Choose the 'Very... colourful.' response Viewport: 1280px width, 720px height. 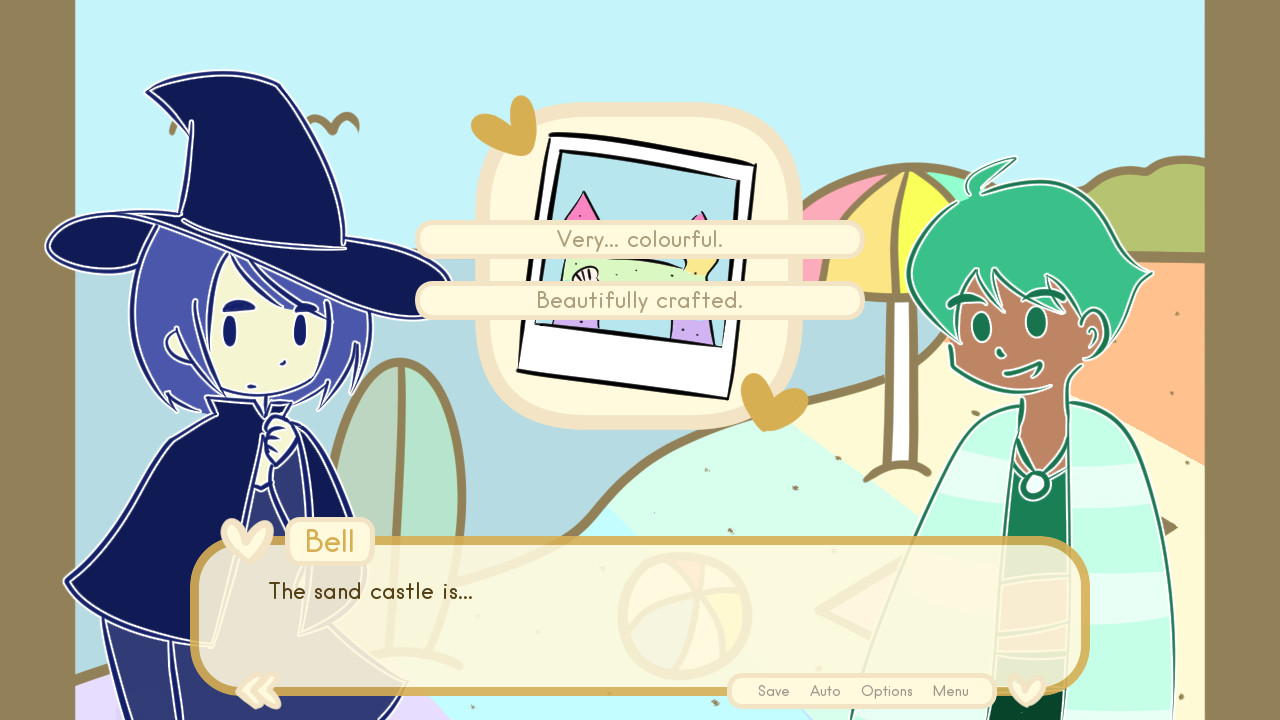tap(639, 239)
